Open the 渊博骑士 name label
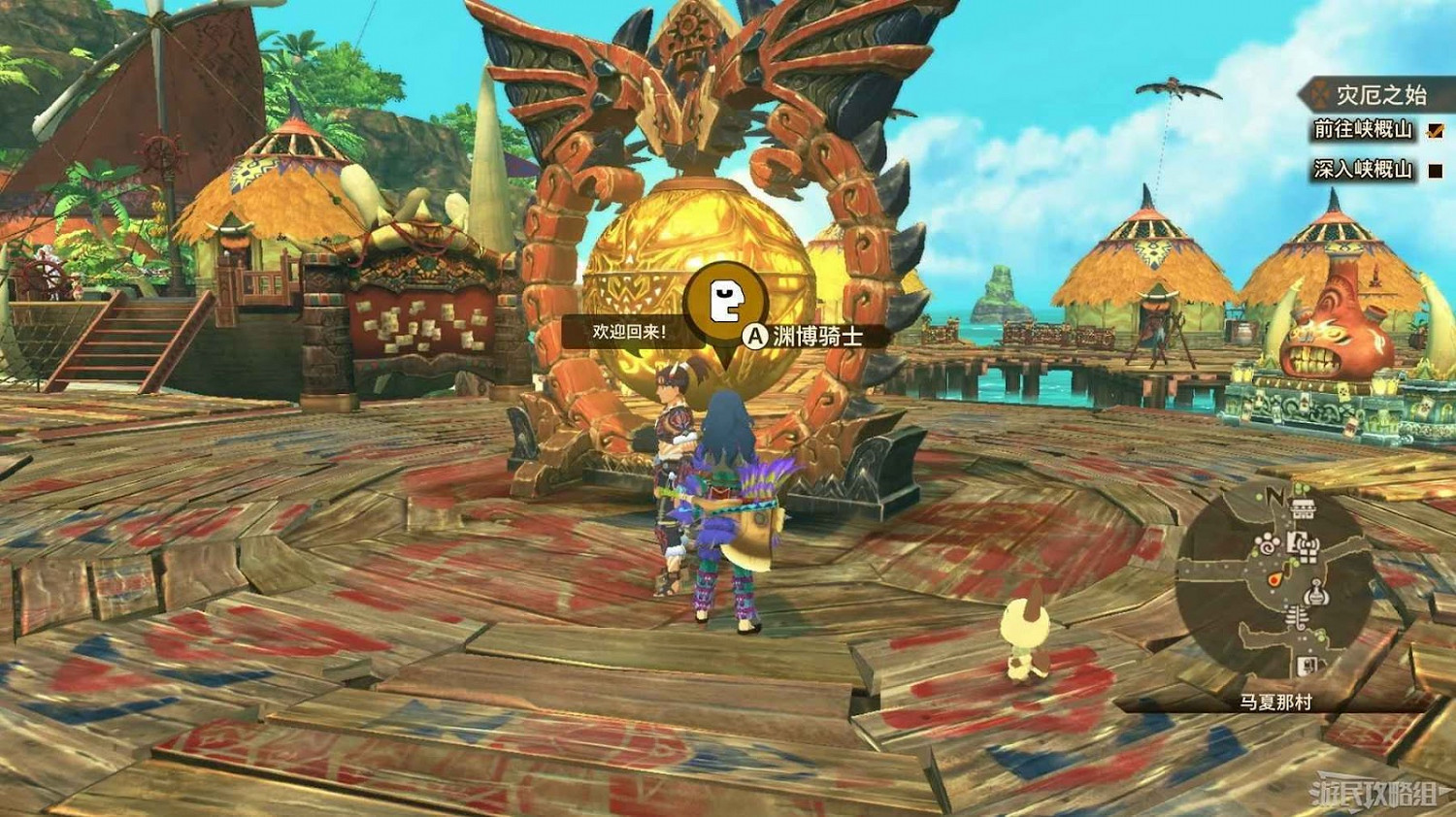 point(818,334)
